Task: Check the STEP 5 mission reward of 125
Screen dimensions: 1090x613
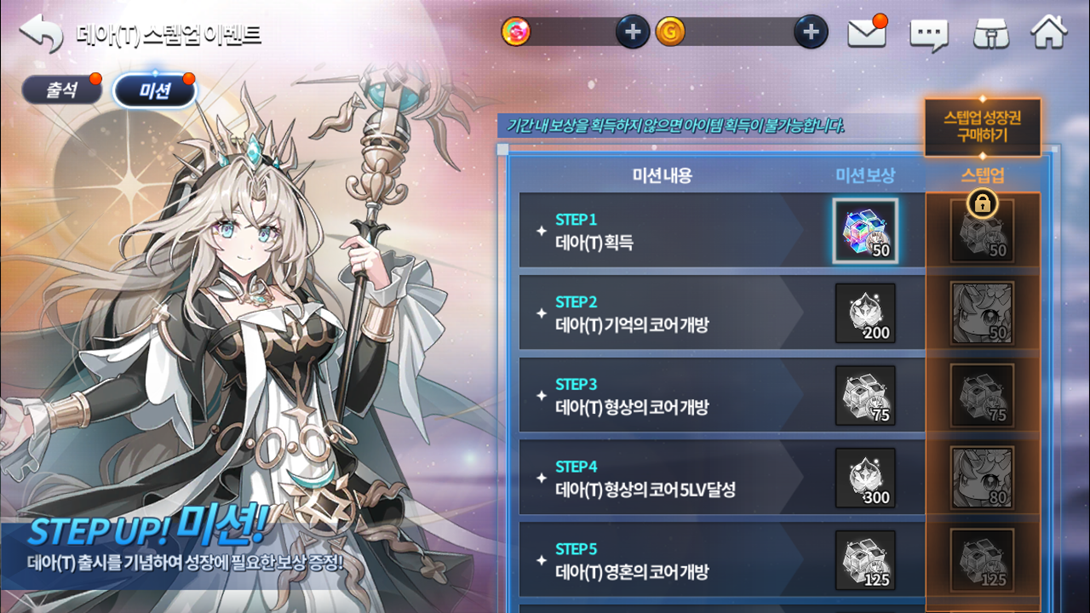Action: coord(865,560)
